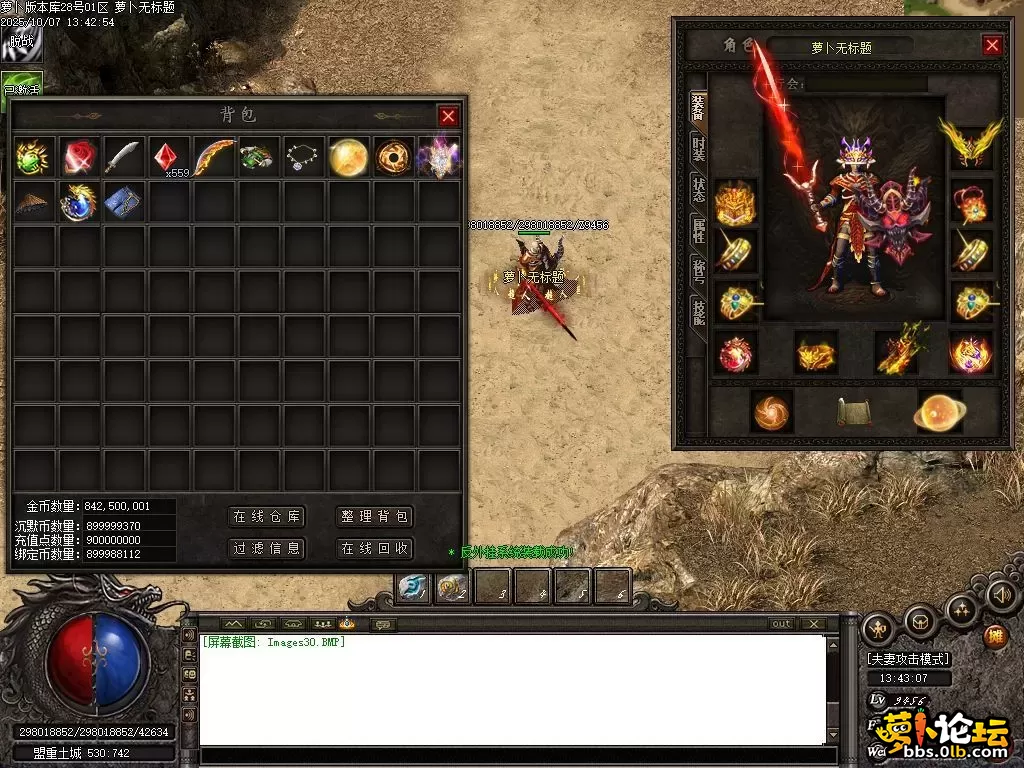Close the 角色 character panel
This screenshot has width=1024, height=768.
[x=992, y=45]
